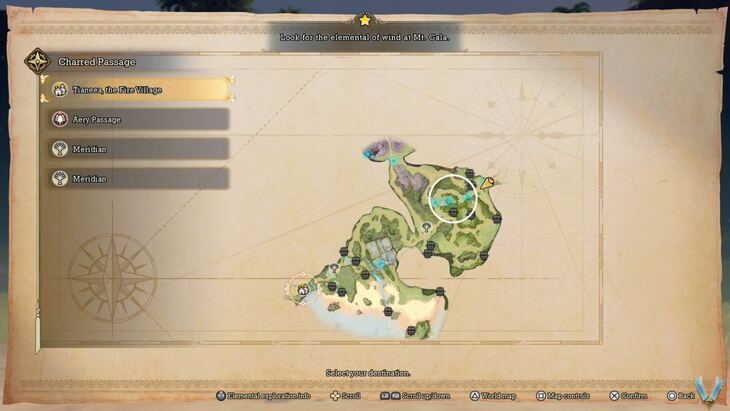Choose the Aery Passage destination
The width and height of the screenshot is (730, 411).
(138, 119)
